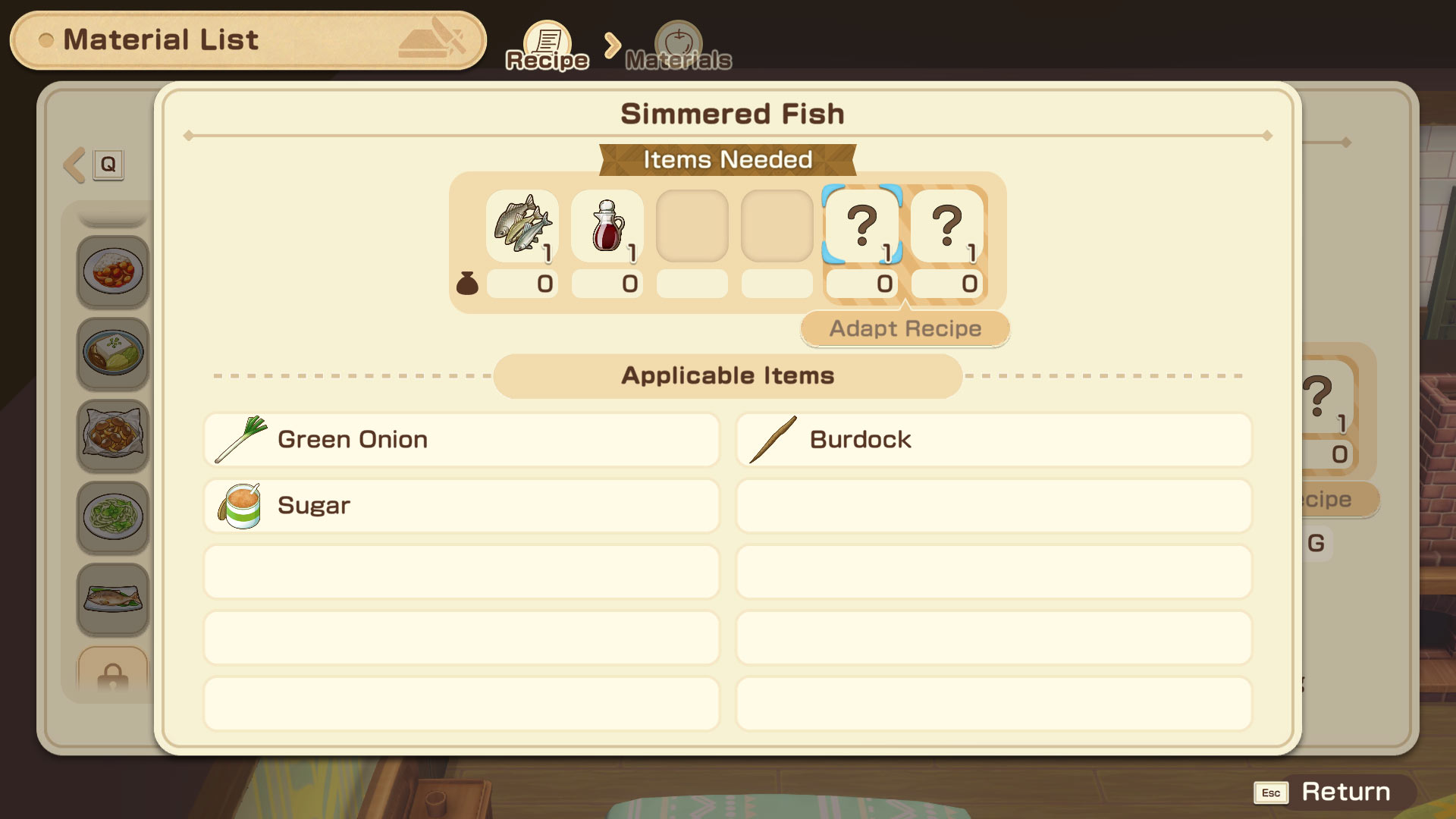Select Green Onion from applicable items
This screenshot has width=1456, height=819.
[461, 440]
